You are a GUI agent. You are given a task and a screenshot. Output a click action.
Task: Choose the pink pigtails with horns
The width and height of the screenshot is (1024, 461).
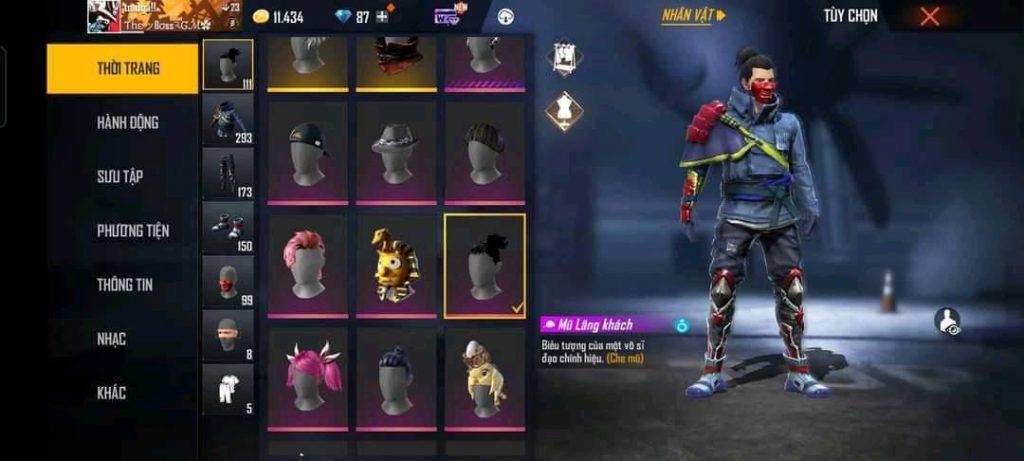[x=307, y=378]
